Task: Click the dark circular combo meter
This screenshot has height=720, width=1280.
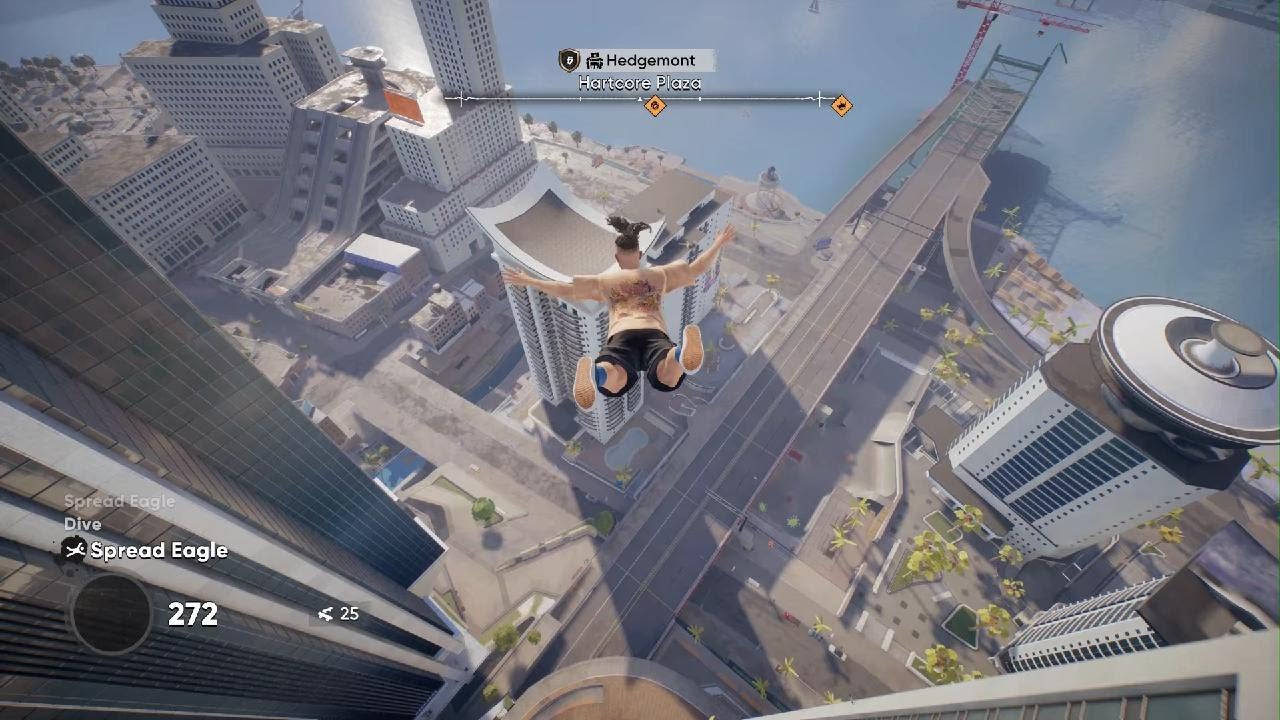Action: pyautogui.click(x=110, y=613)
